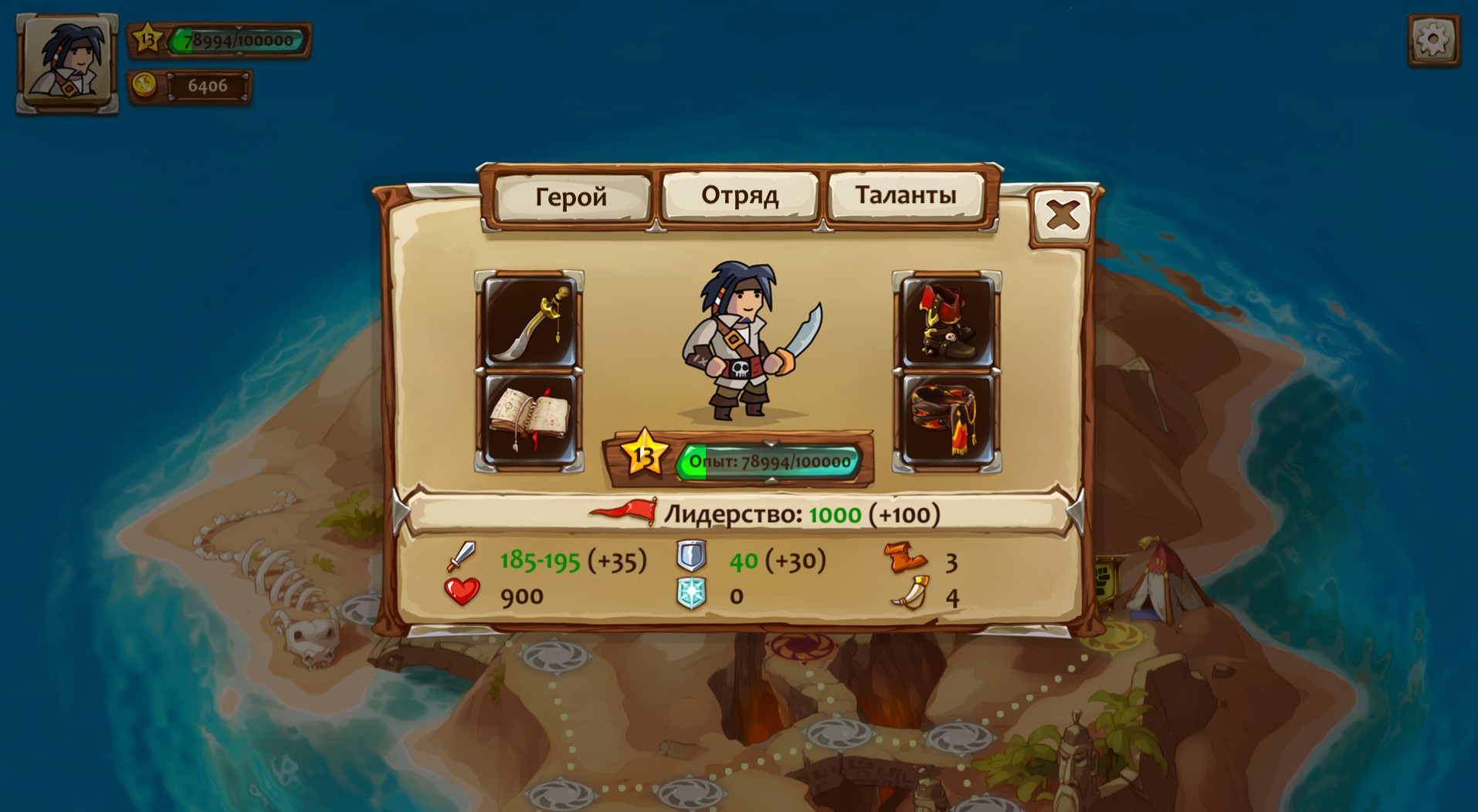Open the Отряд tab

click(x=739, y=196)
